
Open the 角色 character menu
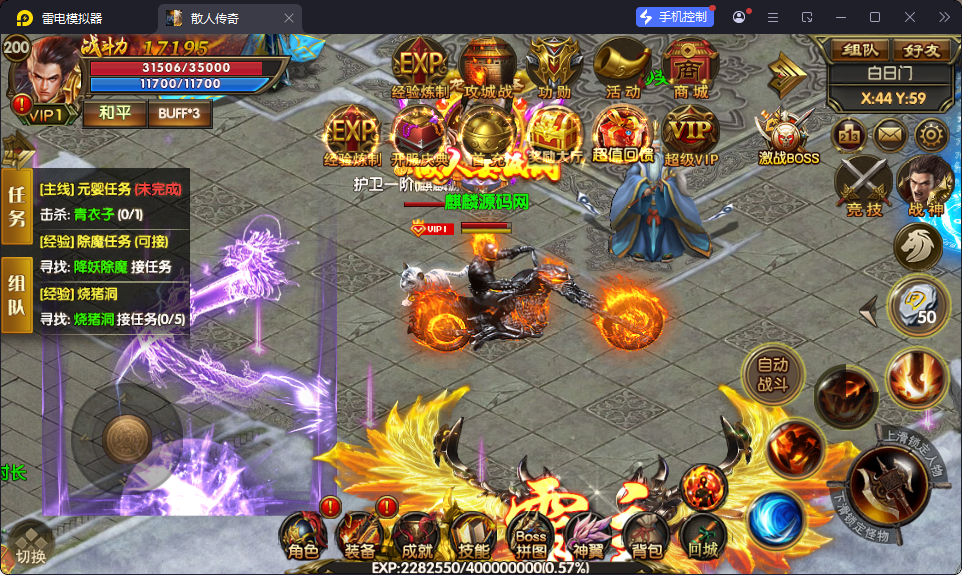click(x=303, y=537)
